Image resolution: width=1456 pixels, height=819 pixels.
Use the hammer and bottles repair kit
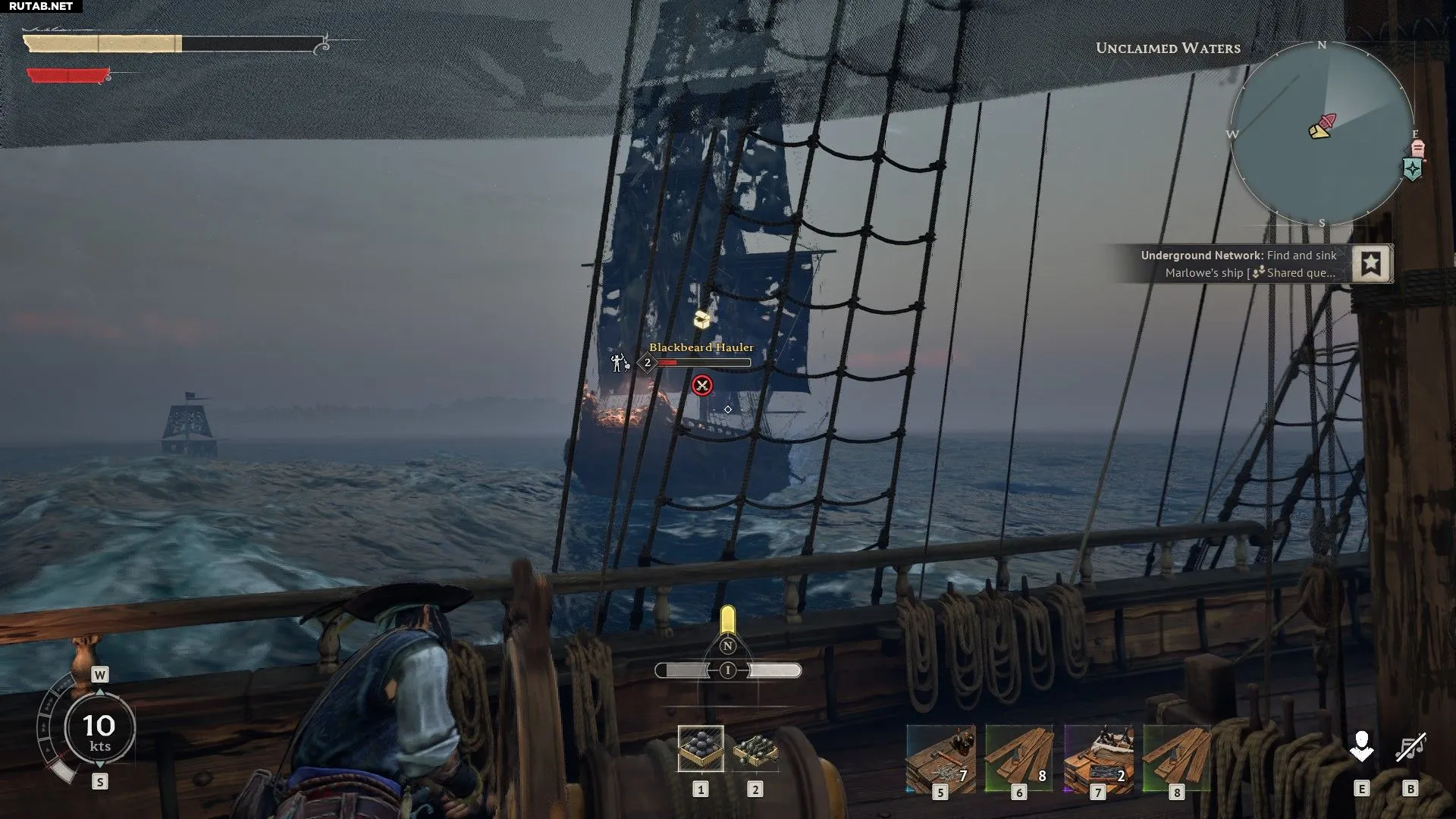(x=940, y=758)
